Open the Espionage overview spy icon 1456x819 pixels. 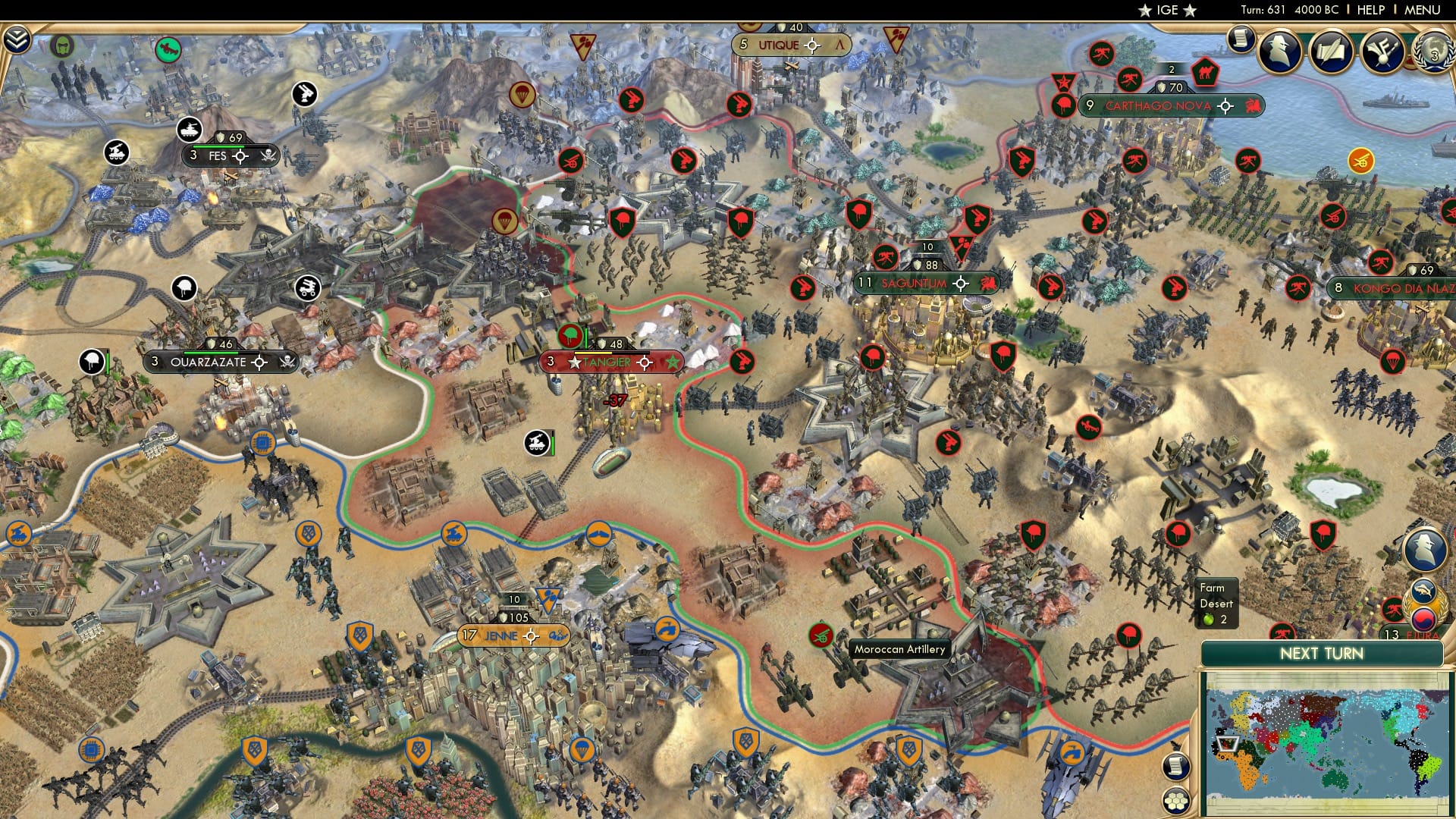pyautogui.click(x=1279, y=50)
